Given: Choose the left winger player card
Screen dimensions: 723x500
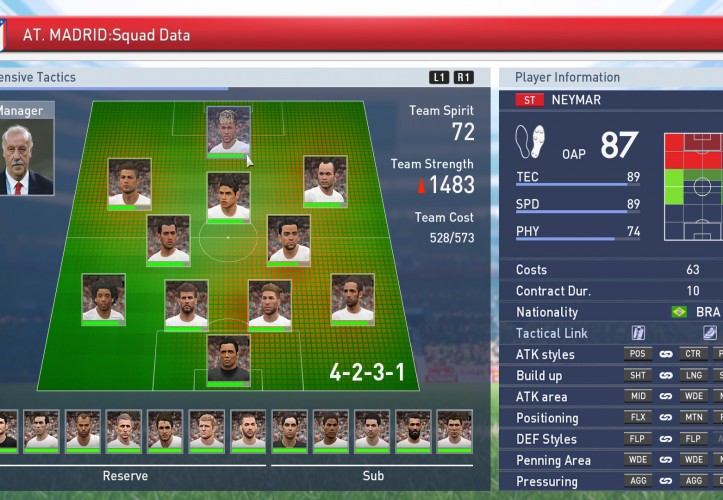Looking at the screenshot, I should point(129,183).
